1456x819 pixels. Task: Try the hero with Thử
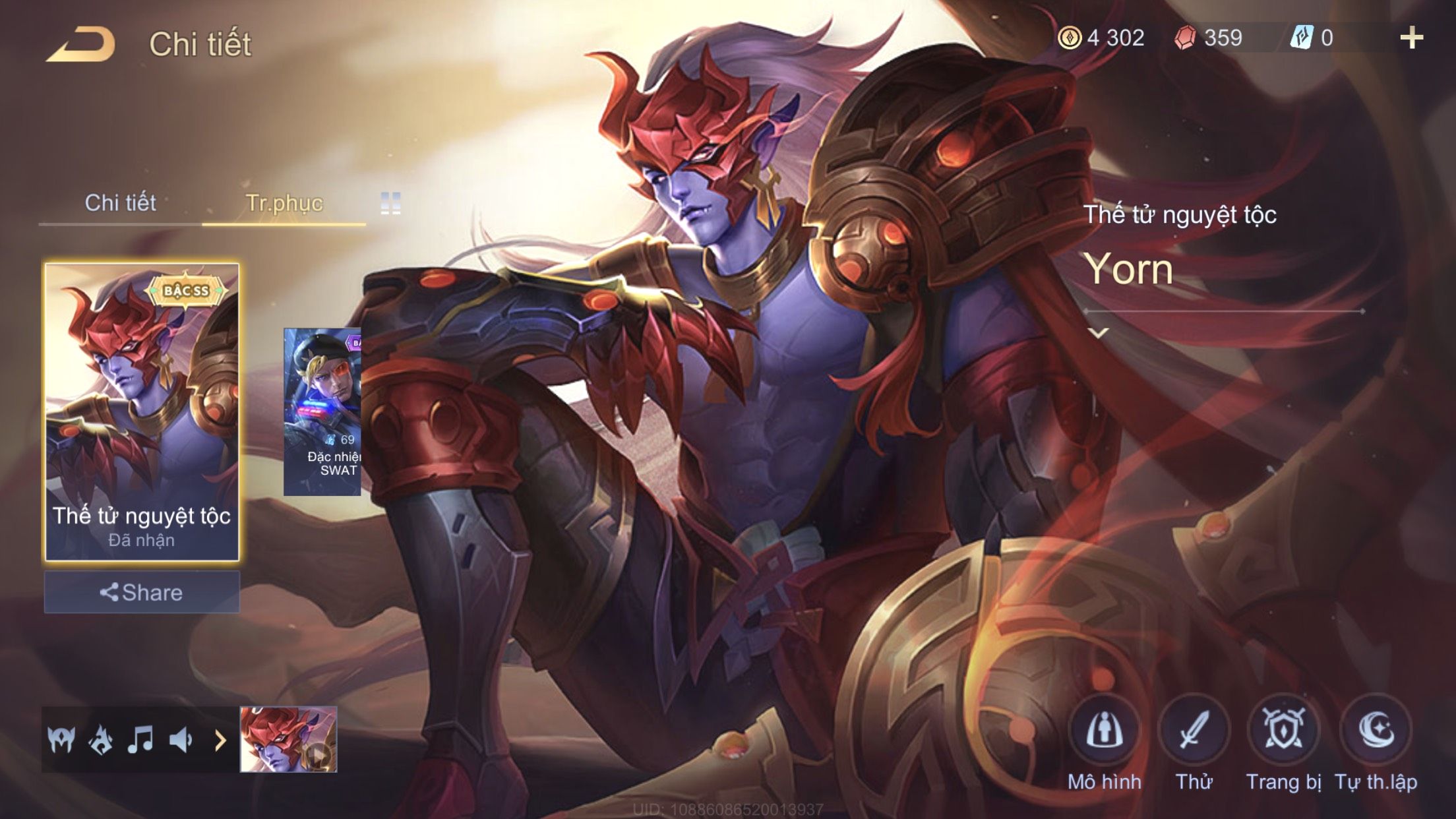click(1194, 732)
